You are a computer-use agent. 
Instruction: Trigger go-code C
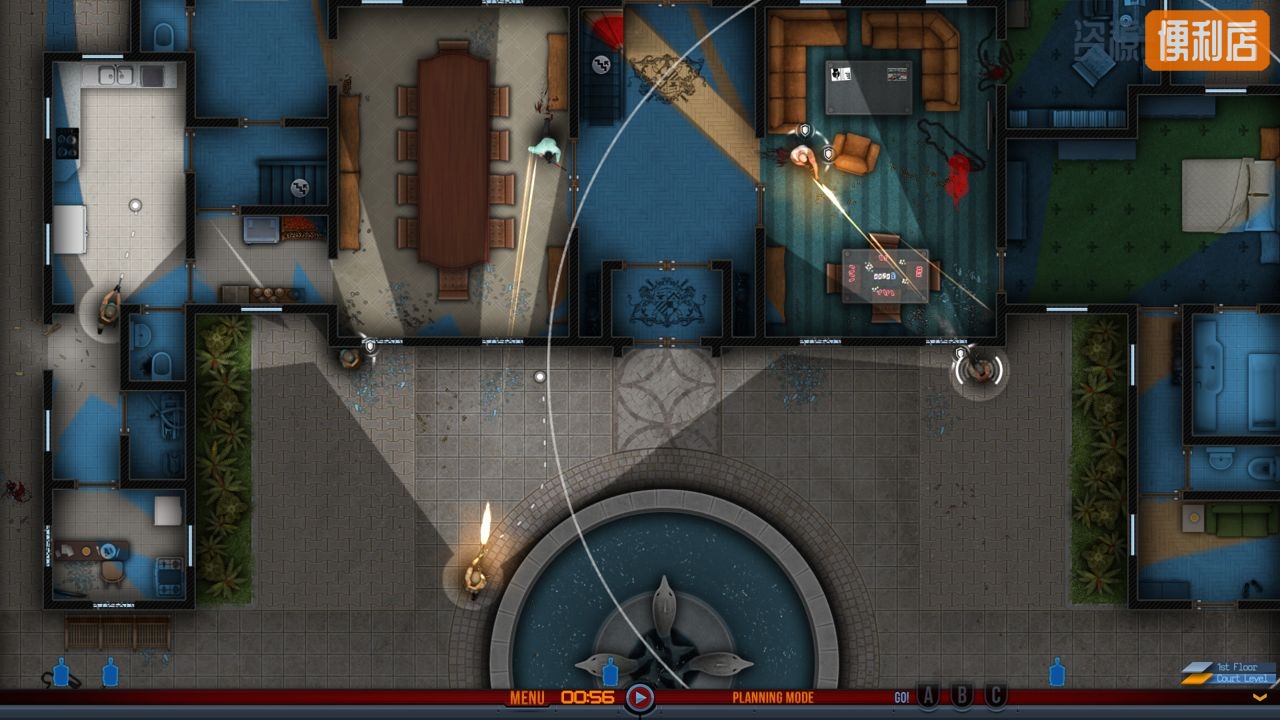[995, 696]
